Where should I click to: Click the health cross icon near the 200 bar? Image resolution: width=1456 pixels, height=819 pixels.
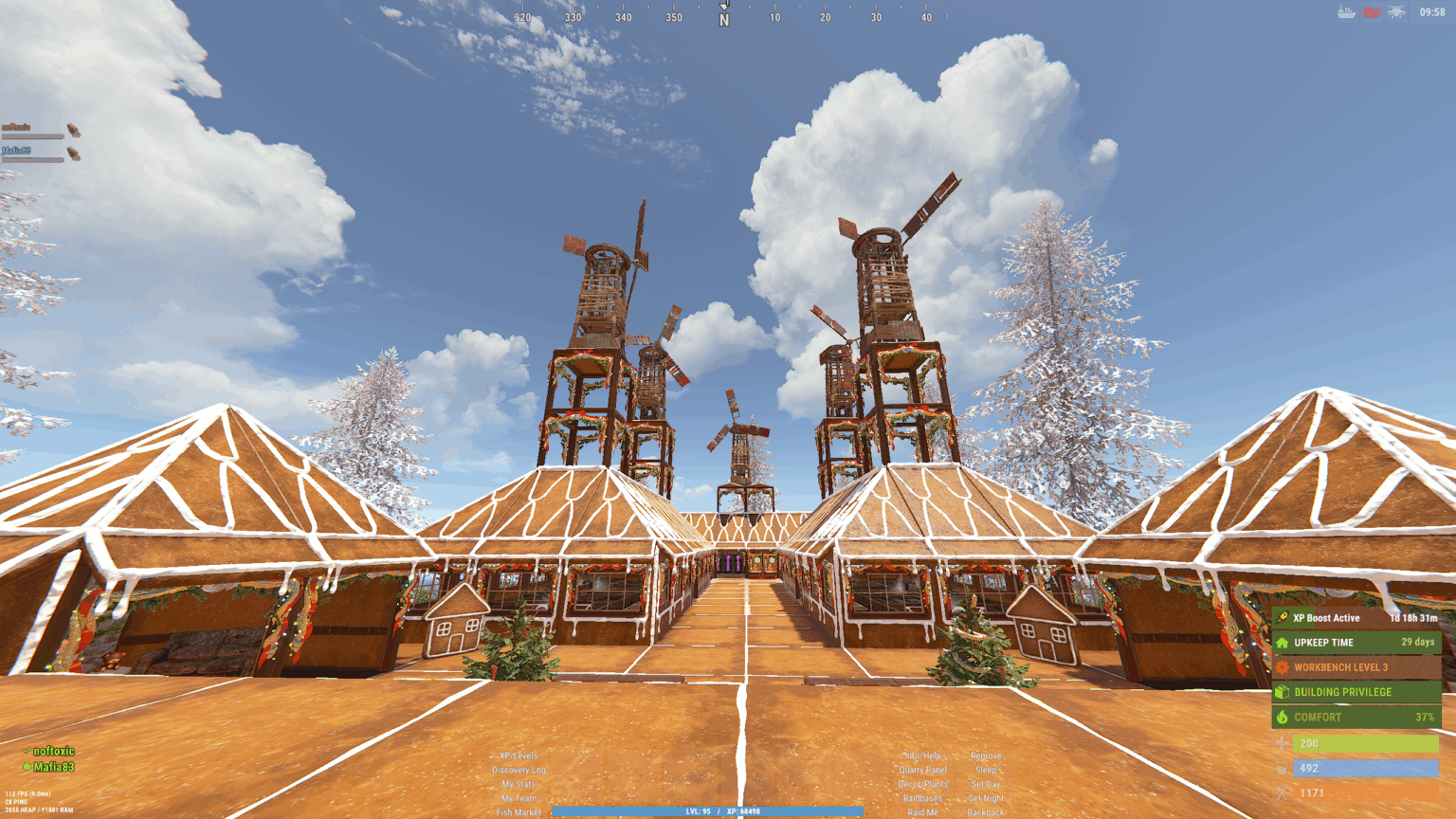(x=1283, y=743)
